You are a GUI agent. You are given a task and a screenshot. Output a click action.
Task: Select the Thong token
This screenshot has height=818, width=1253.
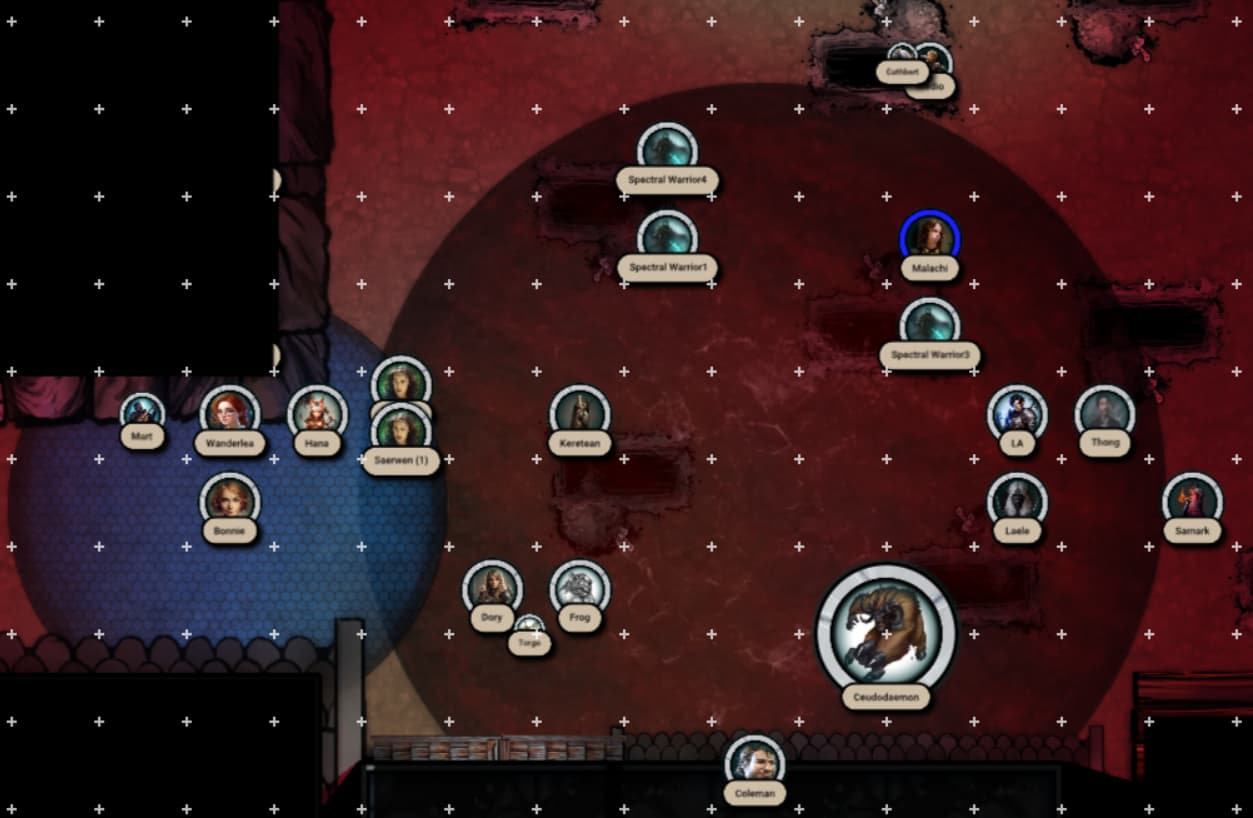pyautogui.click(x=1105, y=413)
